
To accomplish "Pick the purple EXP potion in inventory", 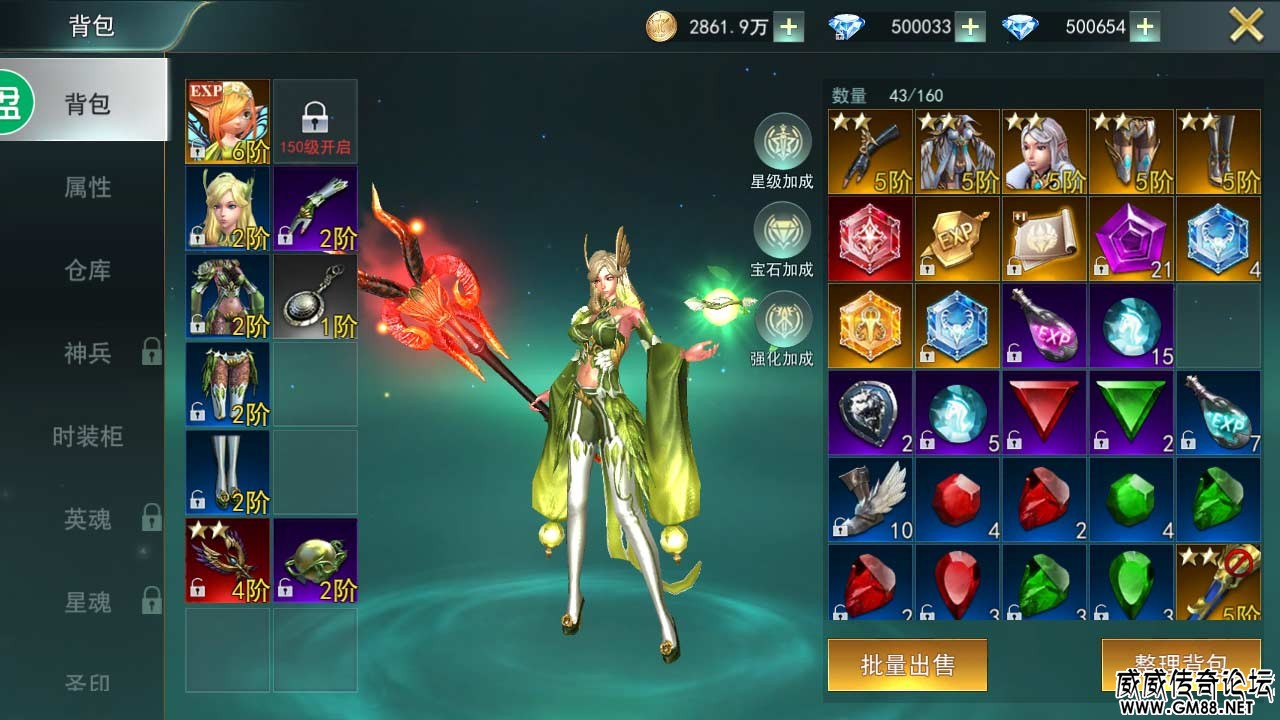I will pos(1044,326).
